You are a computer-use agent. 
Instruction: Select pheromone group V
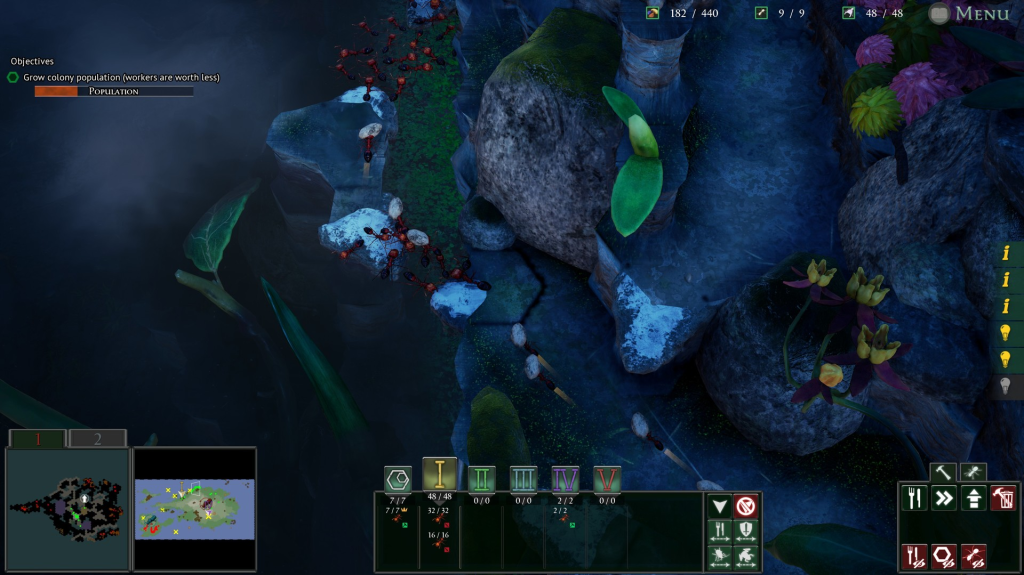[607, 478]
